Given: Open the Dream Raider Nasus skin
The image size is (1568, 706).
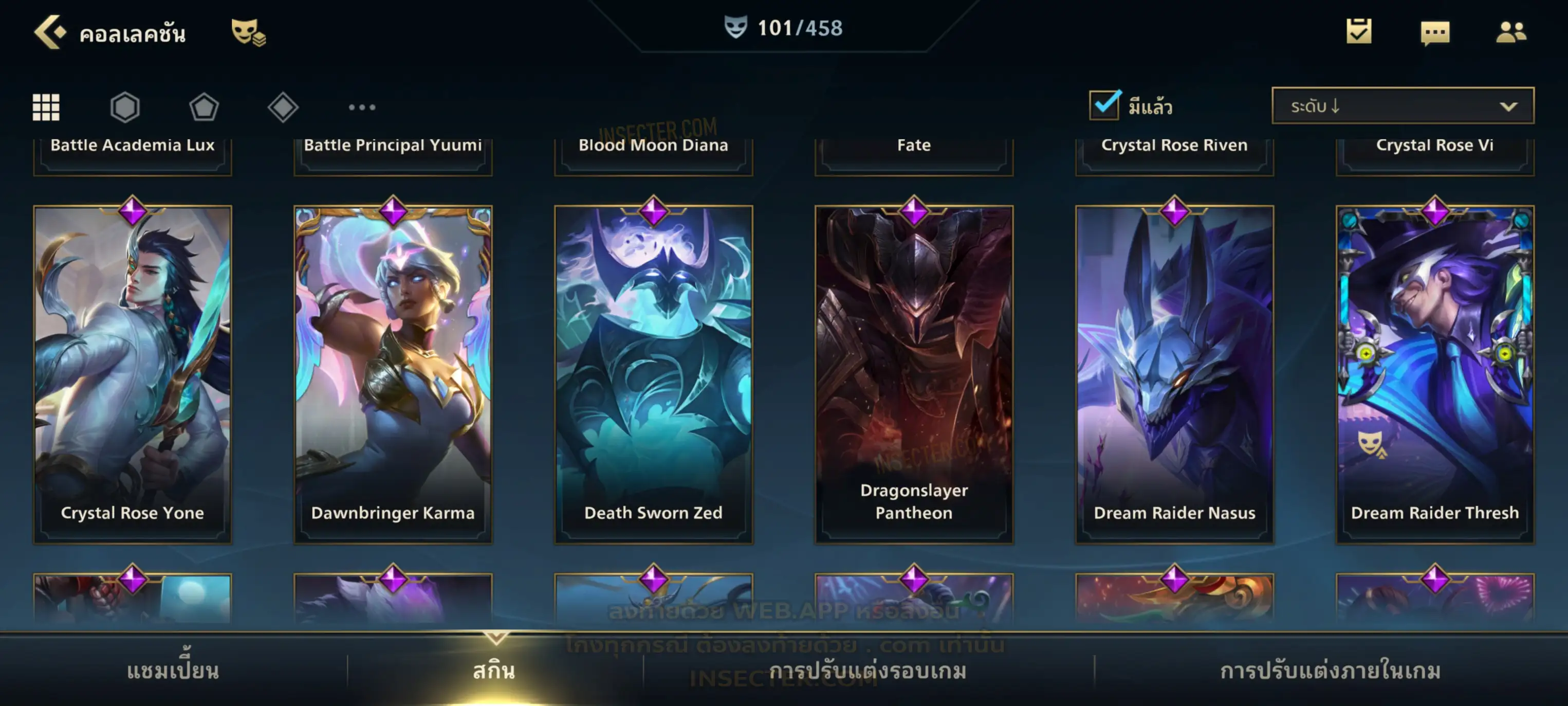Looking at the screenshot, I should point(1175,374).
